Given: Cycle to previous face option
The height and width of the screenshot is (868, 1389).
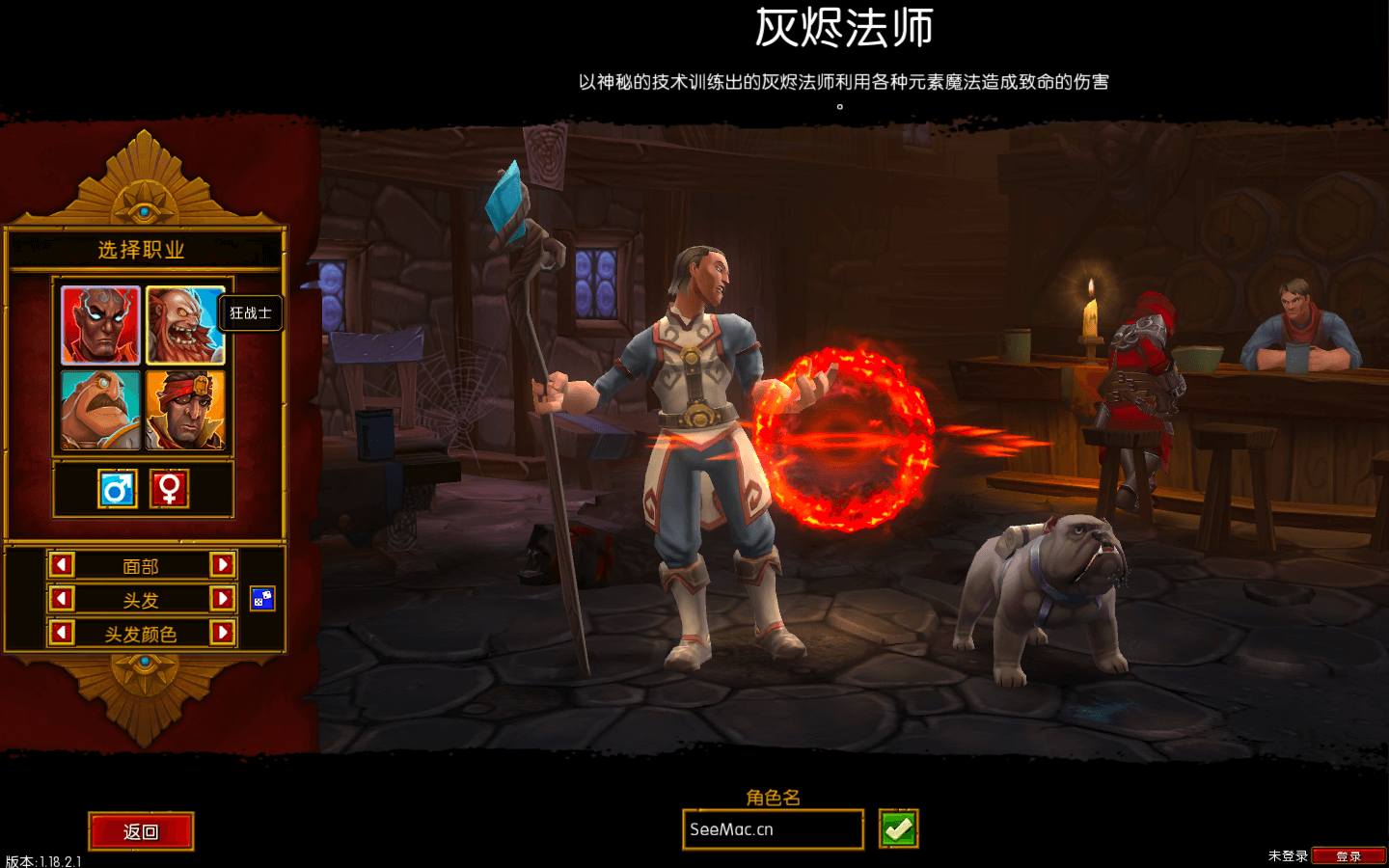Looking at the screenshot, I should click(x=62, y=565).
